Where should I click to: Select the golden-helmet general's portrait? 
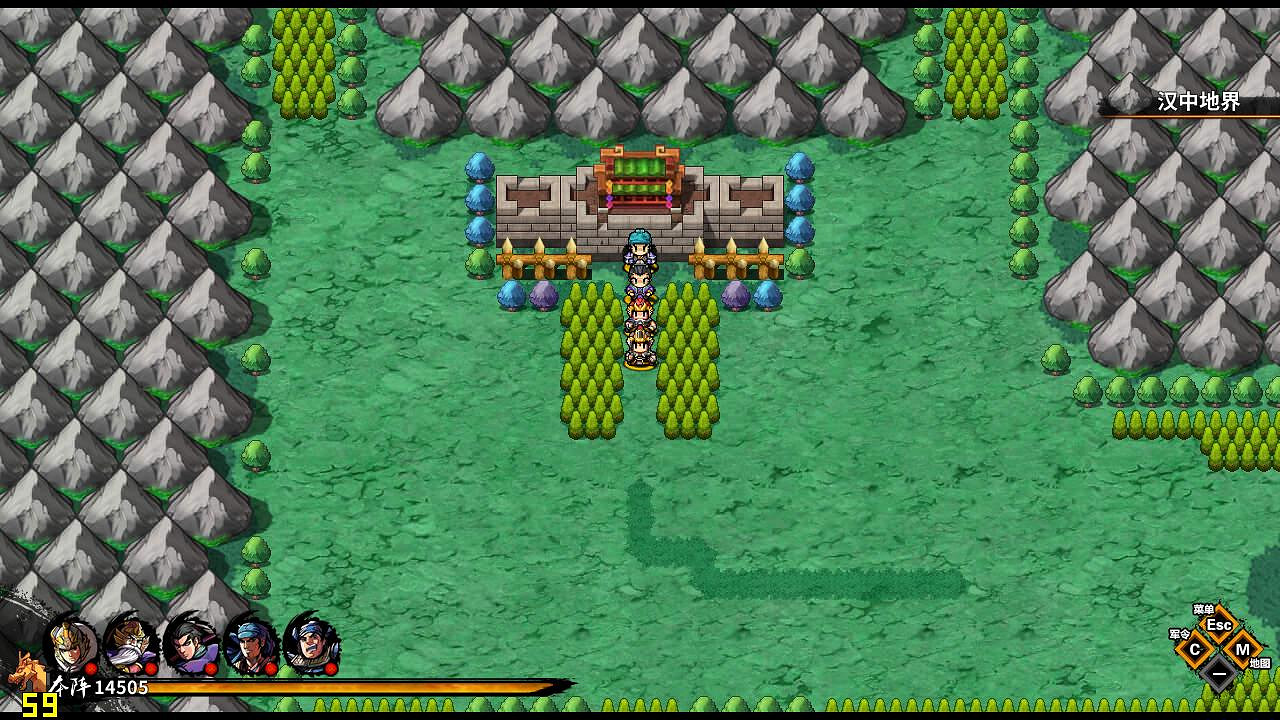[68, 644]
